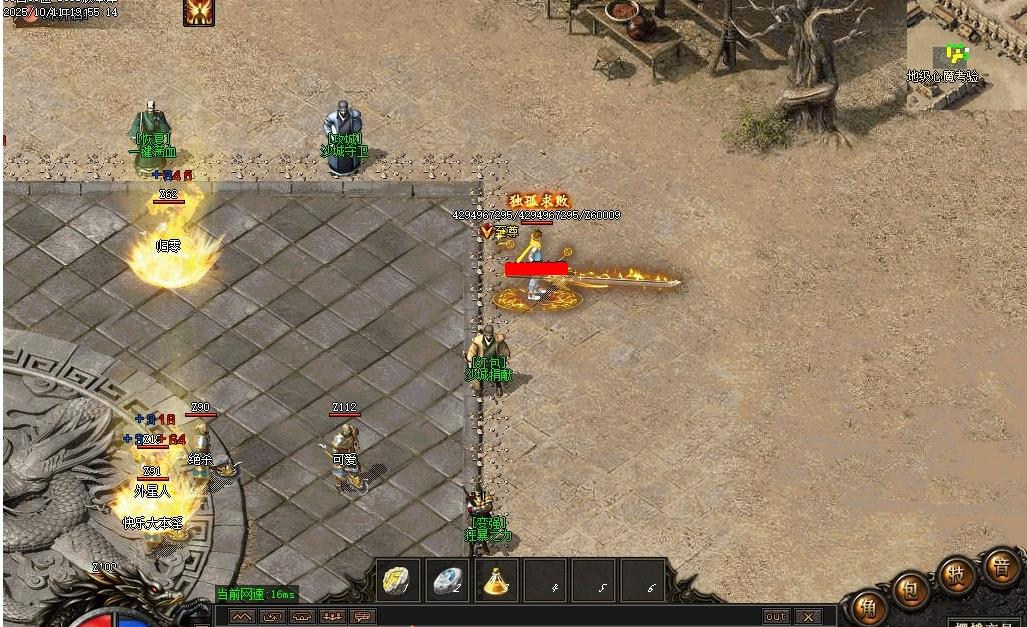The image size is (1027, 627).
Task: Open the minimap in the corner
Action: (966, 54)
